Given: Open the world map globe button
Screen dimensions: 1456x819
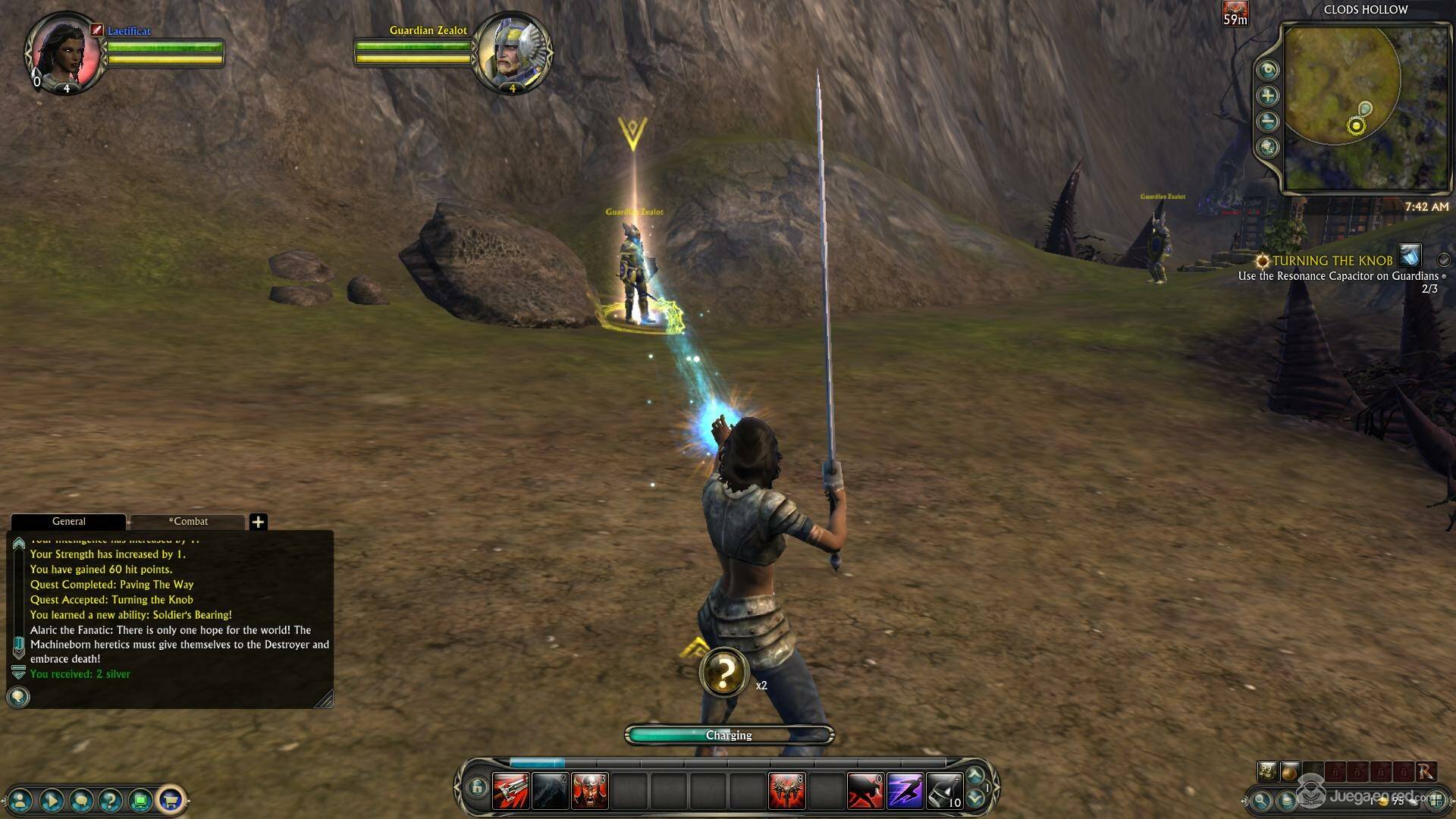Looking at the screenshot, I should 1267,147.
